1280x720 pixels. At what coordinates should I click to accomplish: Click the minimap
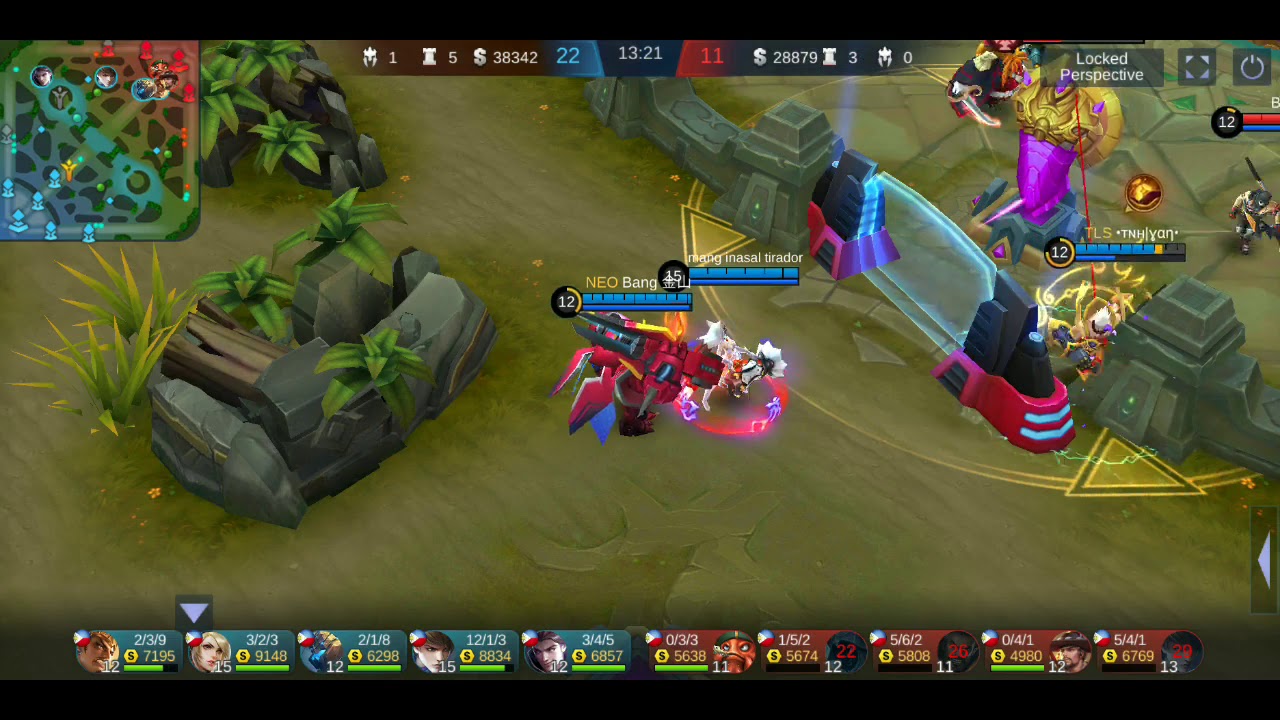coord(99,140)
